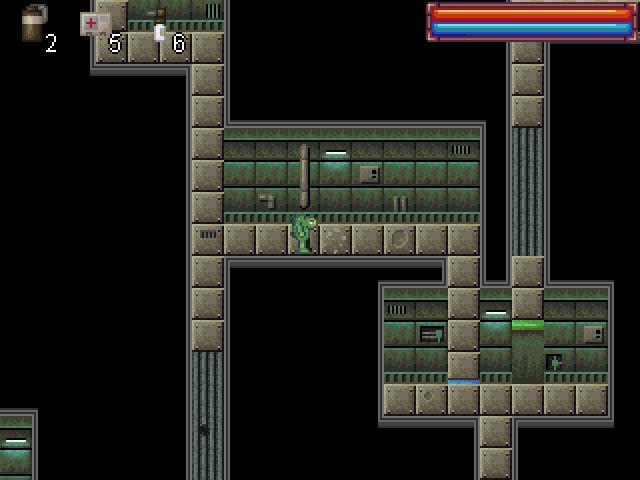Select the grenade canister item icon
Viewport: 640px width, 480px height.
(x=34, y=23)
